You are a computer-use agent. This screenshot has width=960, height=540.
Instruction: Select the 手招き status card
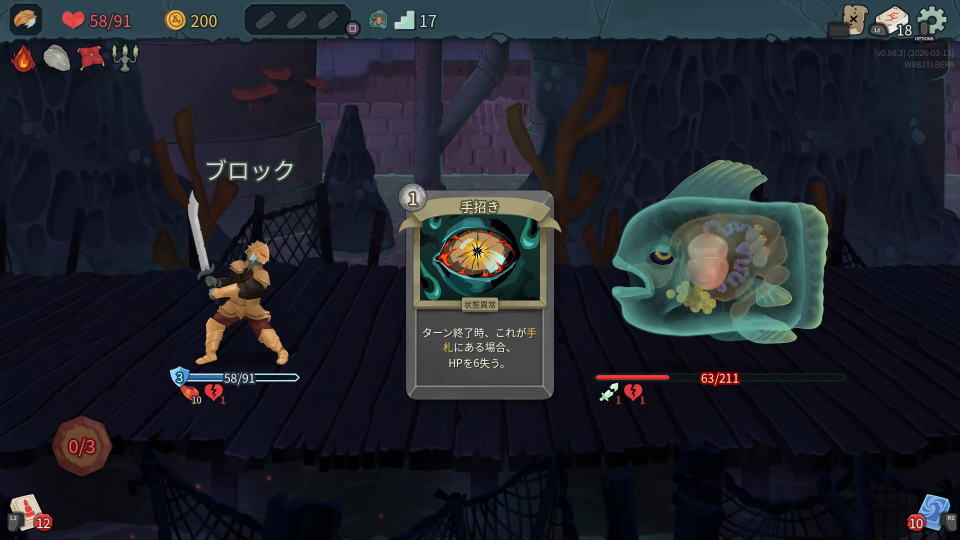(x=480, y=295)
